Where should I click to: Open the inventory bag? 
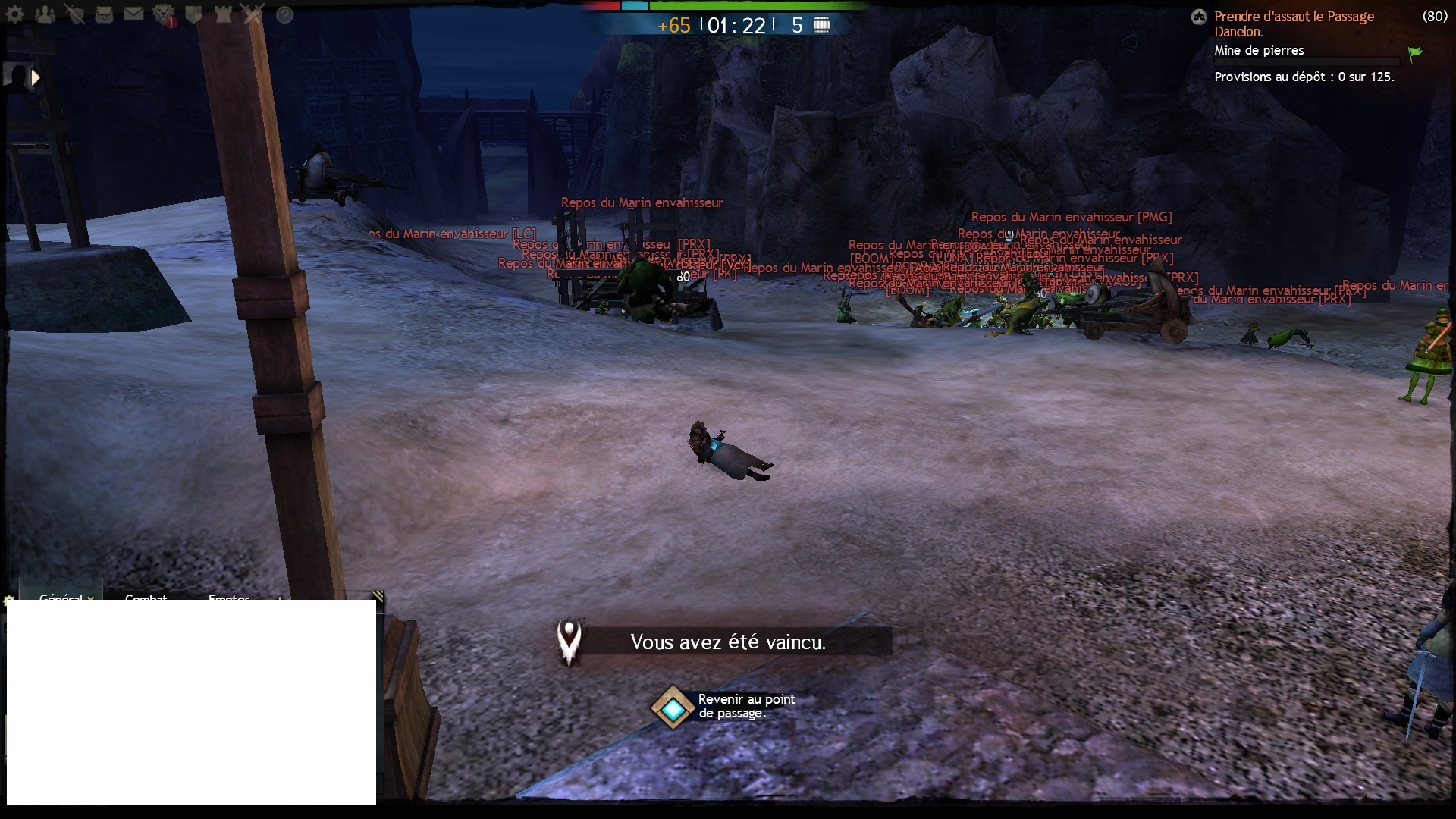coord(104,14)
